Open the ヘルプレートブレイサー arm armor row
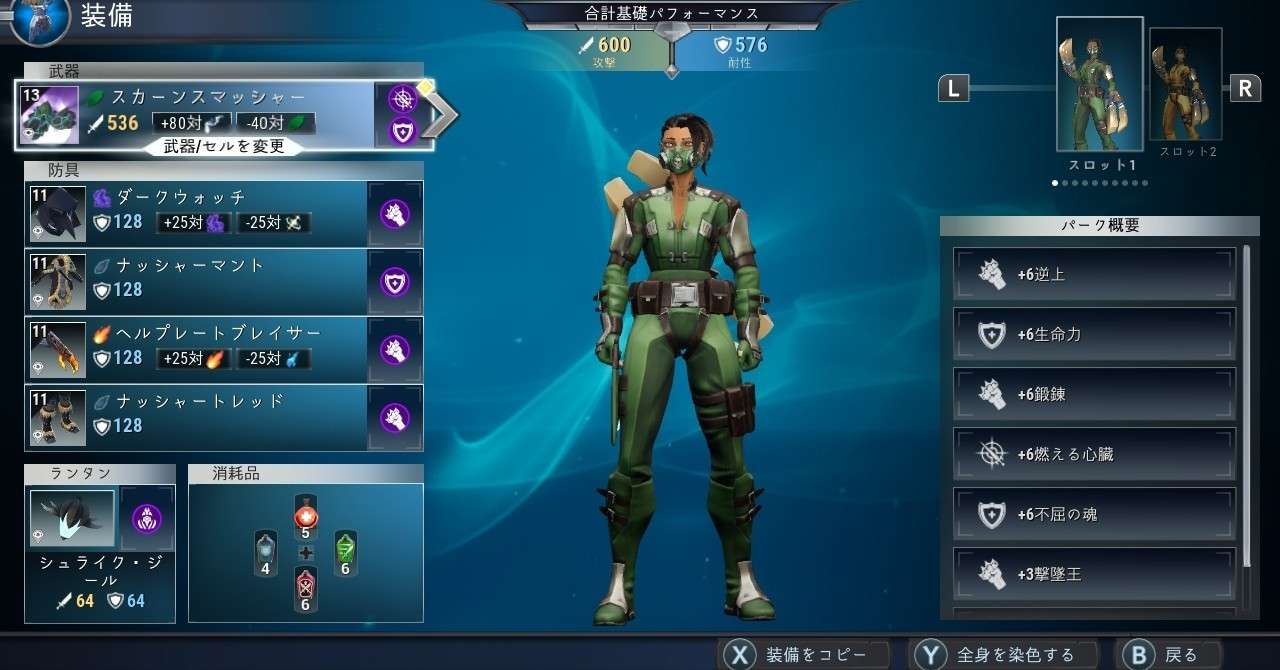 tap(200, 348)
